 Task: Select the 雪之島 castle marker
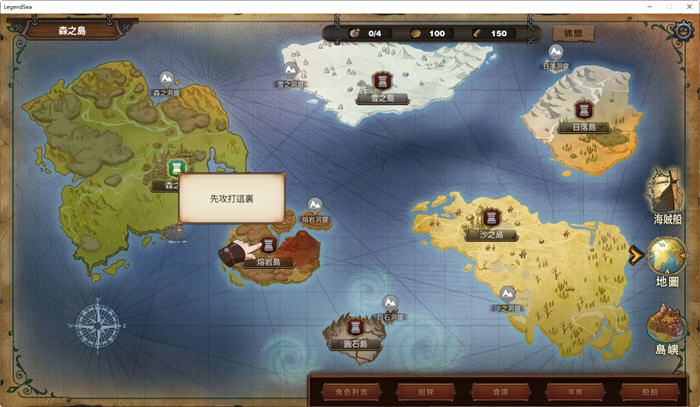click(x=381, y=80)
